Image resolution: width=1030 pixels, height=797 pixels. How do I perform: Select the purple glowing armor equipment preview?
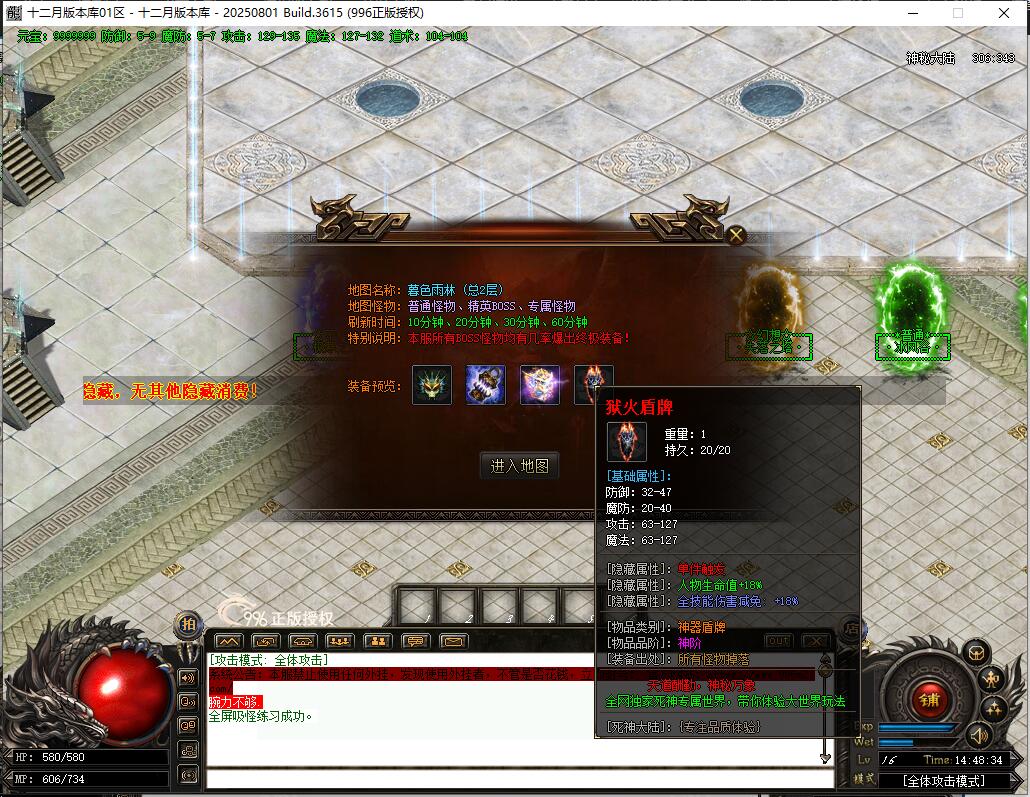(x=540, y=385)
